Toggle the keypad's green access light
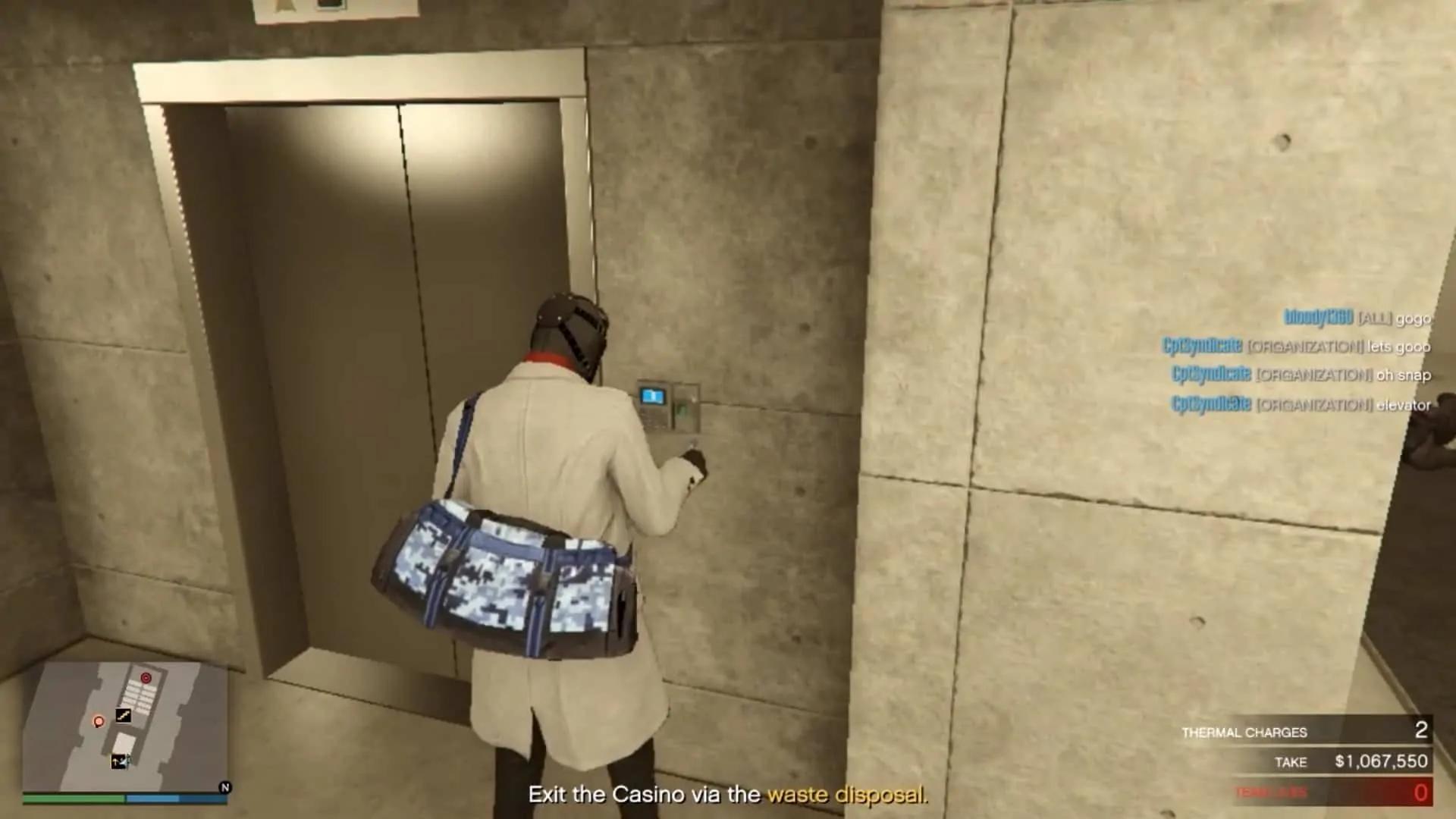1456x819 pixels. point(682,410)
